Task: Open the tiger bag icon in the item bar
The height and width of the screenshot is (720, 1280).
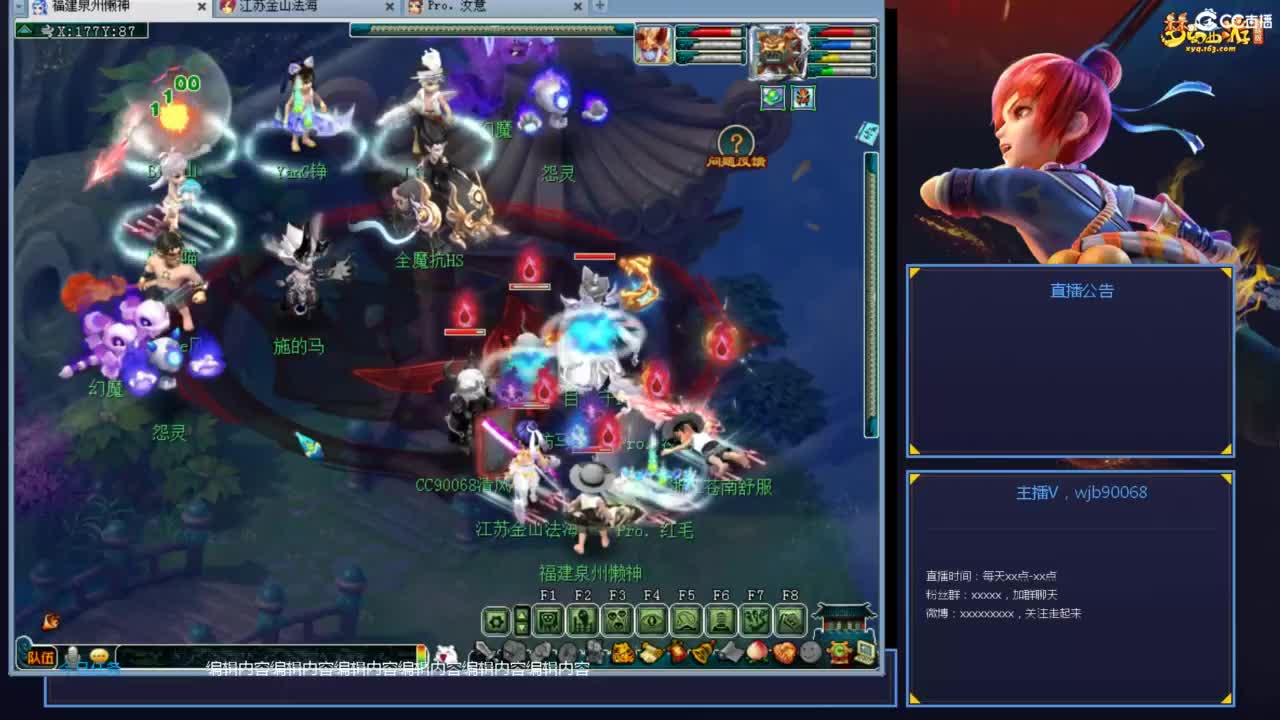Action: click(x=621, y=653)
